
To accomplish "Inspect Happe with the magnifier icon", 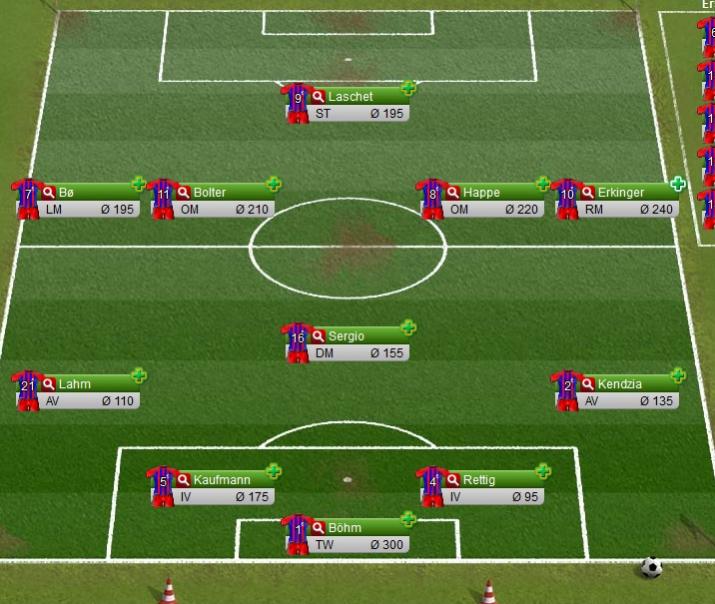I will tap(453, 193).
